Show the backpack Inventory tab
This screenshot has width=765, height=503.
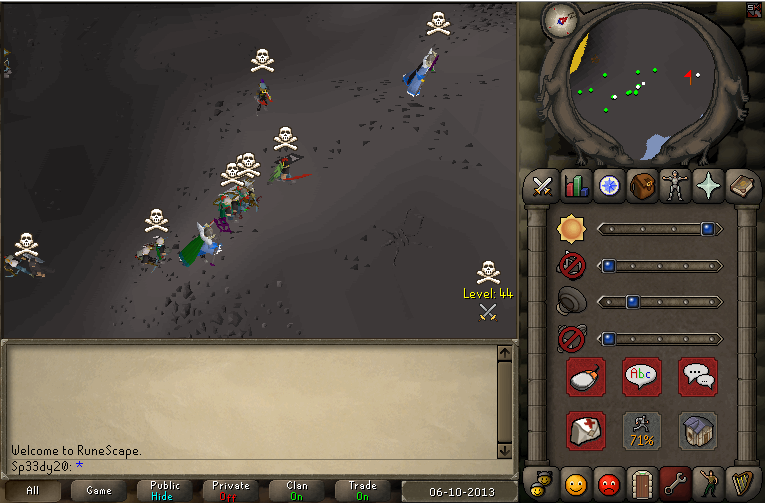pyautogui.click(x=642, y=186)
